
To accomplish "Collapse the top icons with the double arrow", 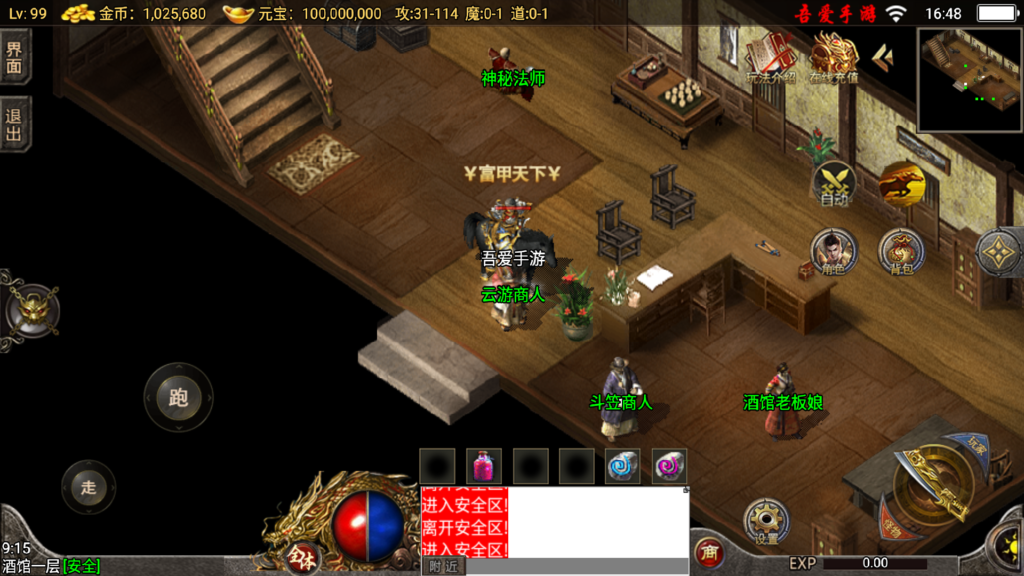I will [883, 57].
